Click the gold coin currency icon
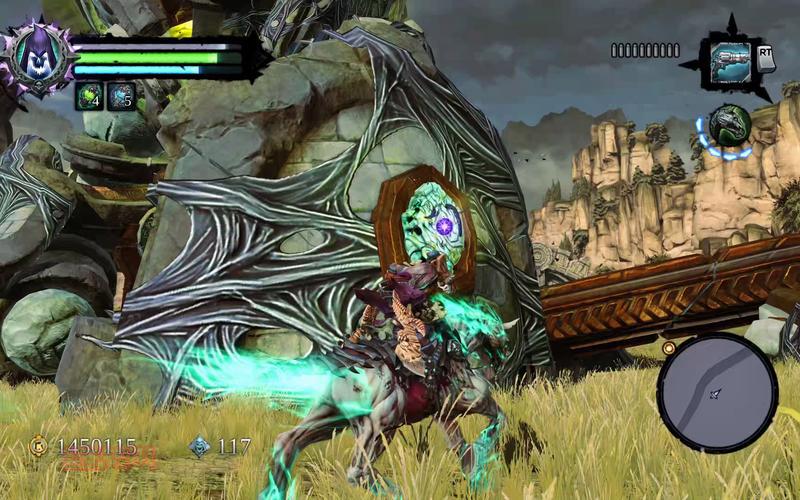This screenshot has width=800, height=500. [x=39, y=446]
